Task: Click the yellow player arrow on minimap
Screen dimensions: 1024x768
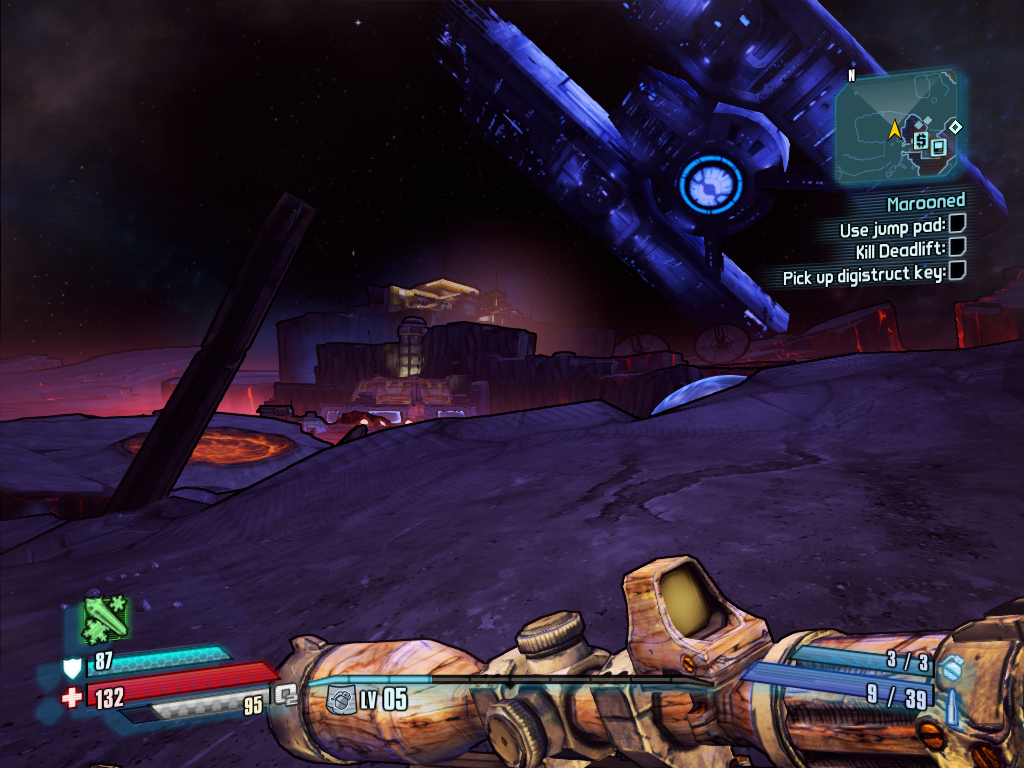Action: [x=893, y=129]
